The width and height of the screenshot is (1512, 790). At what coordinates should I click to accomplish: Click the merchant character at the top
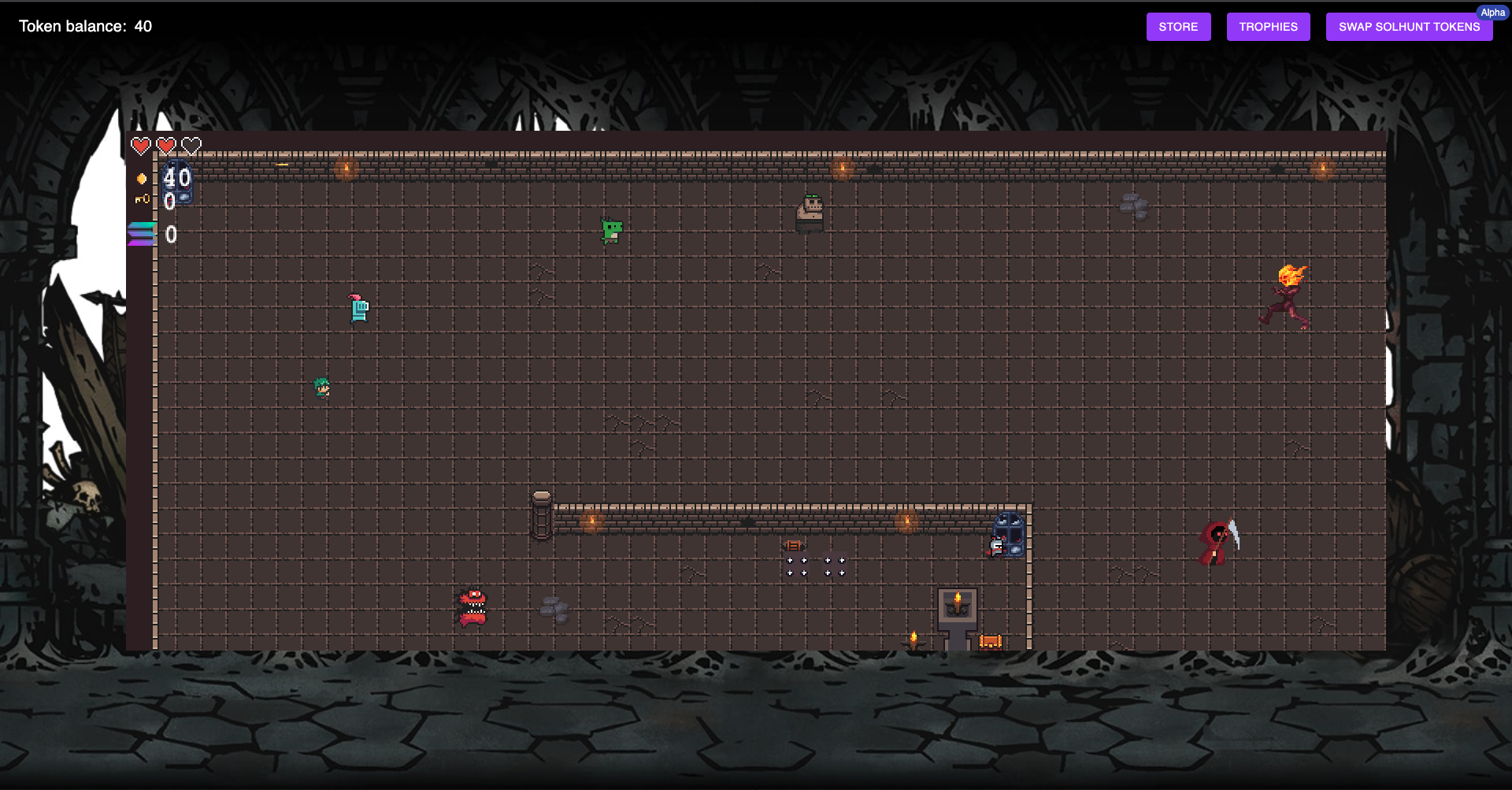pos(810,211)
